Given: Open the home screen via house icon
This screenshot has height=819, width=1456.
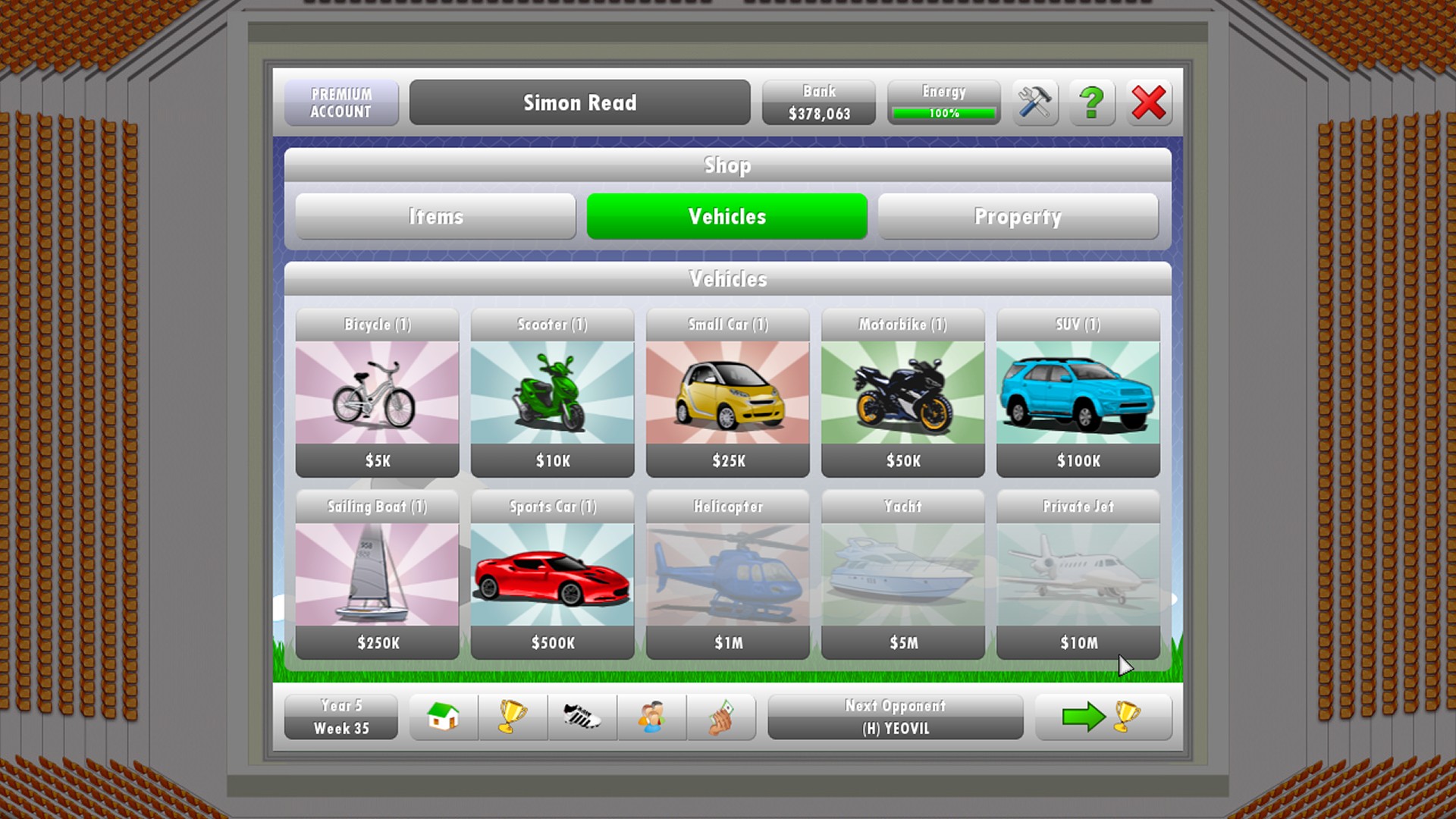Looking at the screenshot, I should (443, 717).
